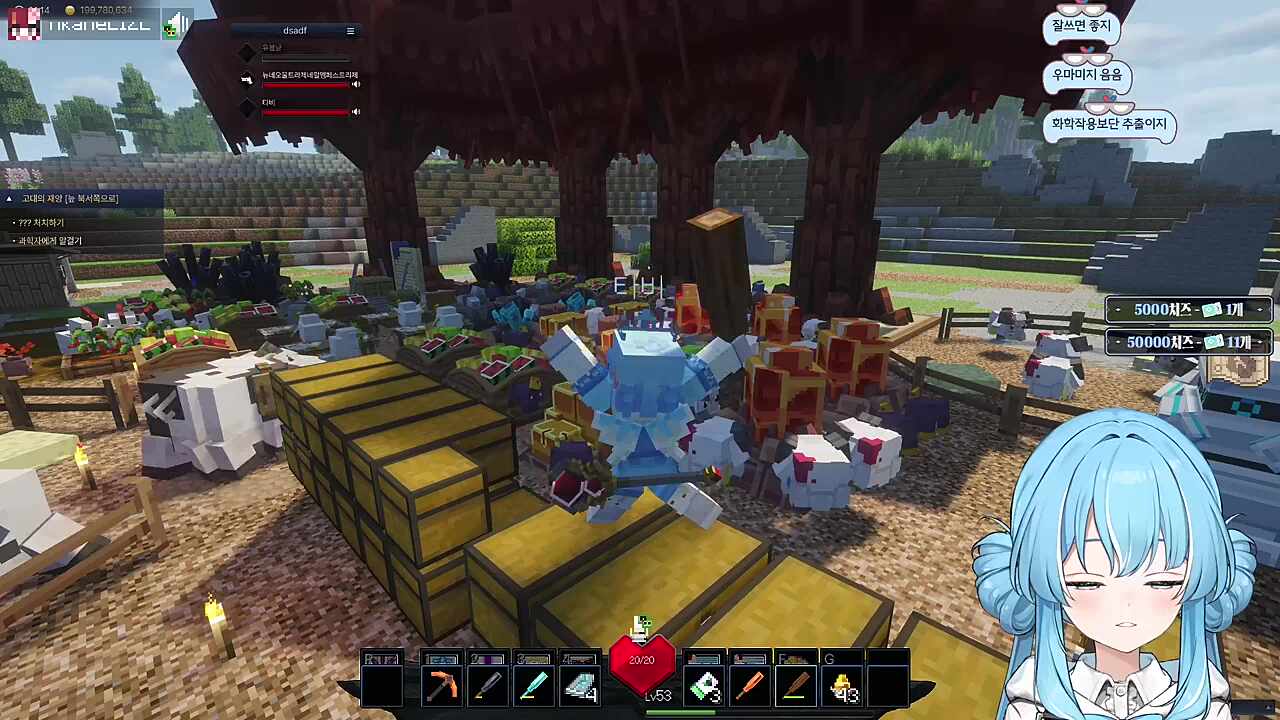Select the silver ingot stack slot

[579, 686]
